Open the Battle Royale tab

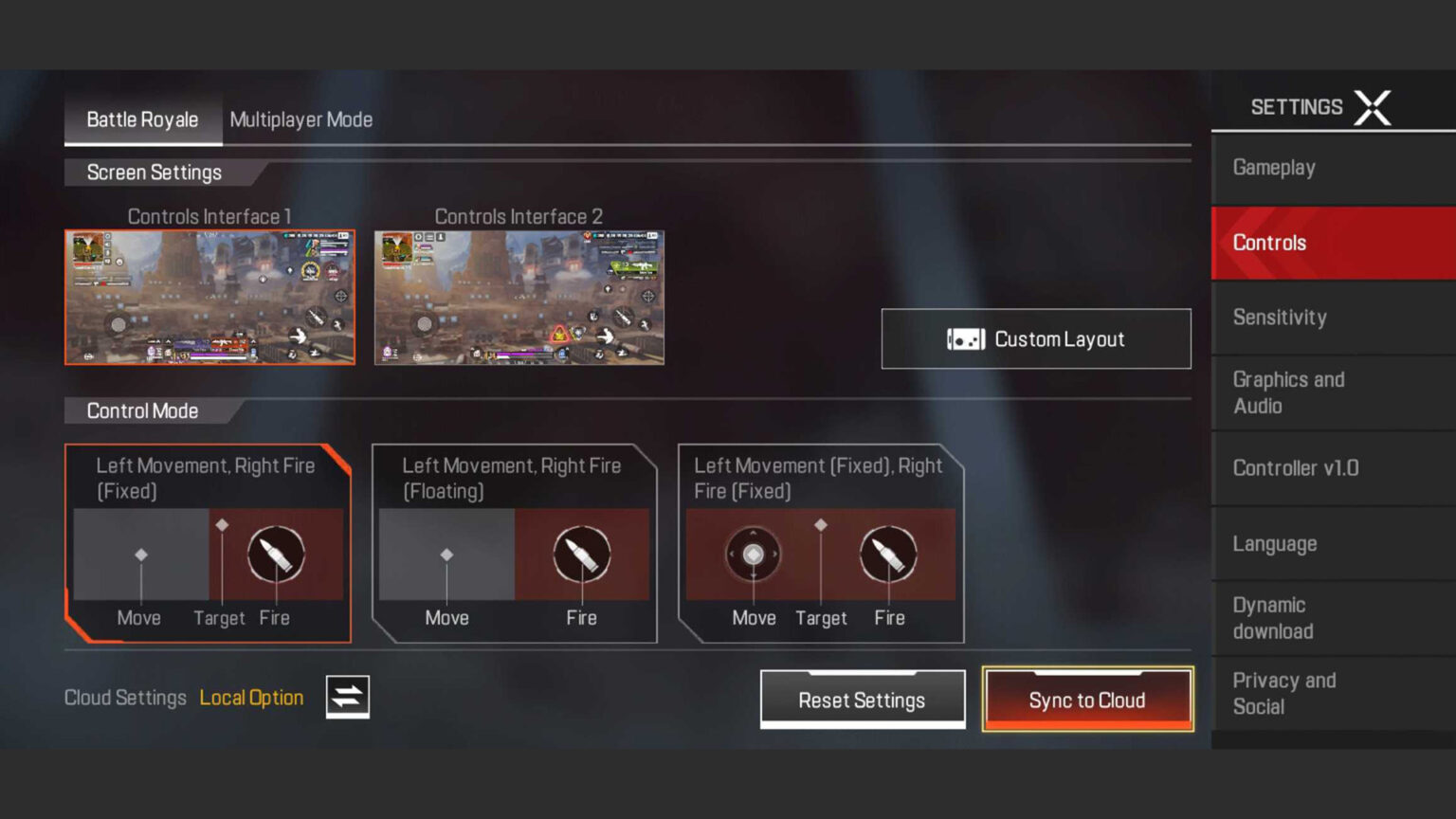(x=142, y=119)
